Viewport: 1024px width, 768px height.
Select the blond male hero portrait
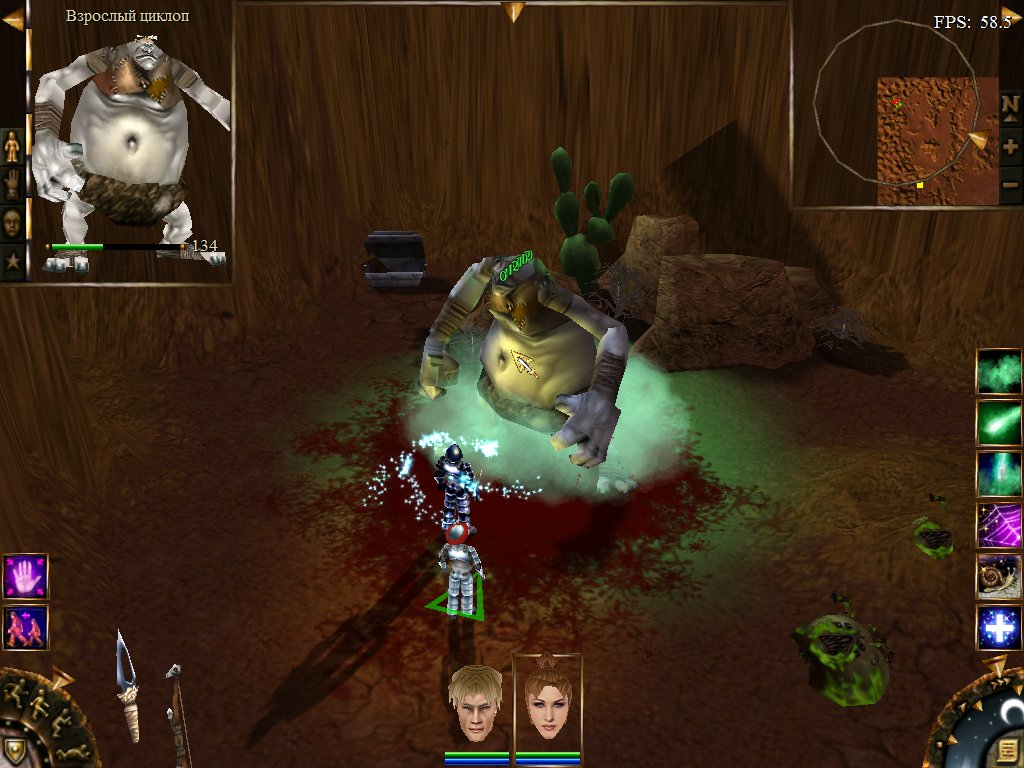pyautogui.click(x=475, y=703)
